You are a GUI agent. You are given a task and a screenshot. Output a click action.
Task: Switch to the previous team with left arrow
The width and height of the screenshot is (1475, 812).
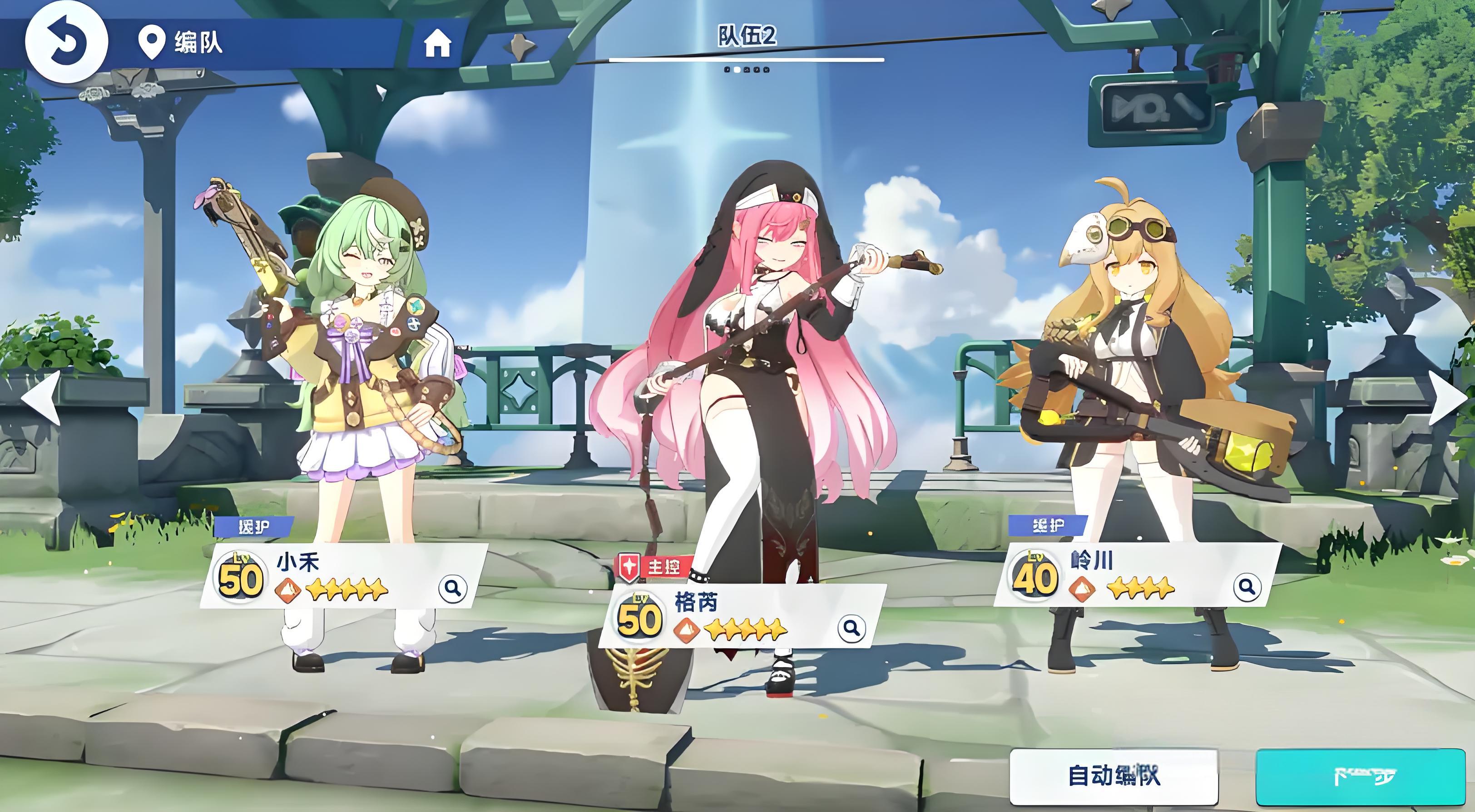pos(41,397)
